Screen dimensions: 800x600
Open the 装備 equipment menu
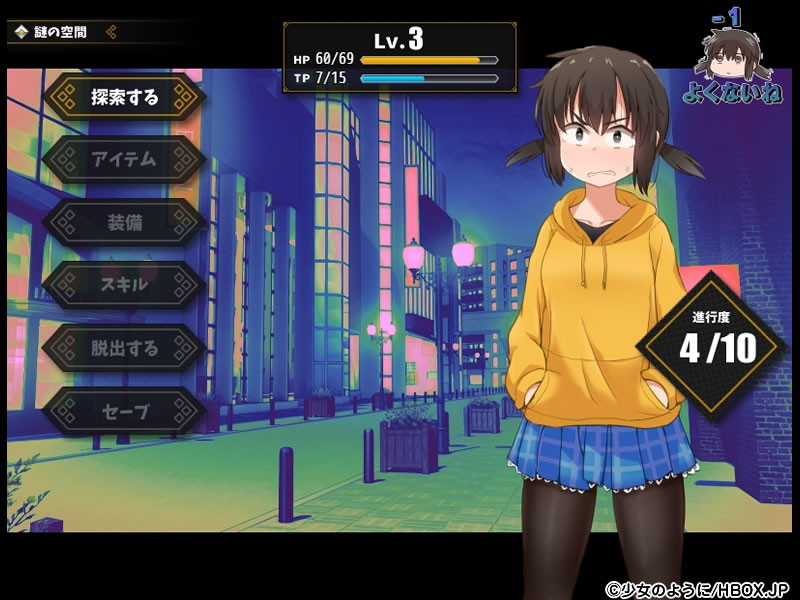click(x=124, y=222)
